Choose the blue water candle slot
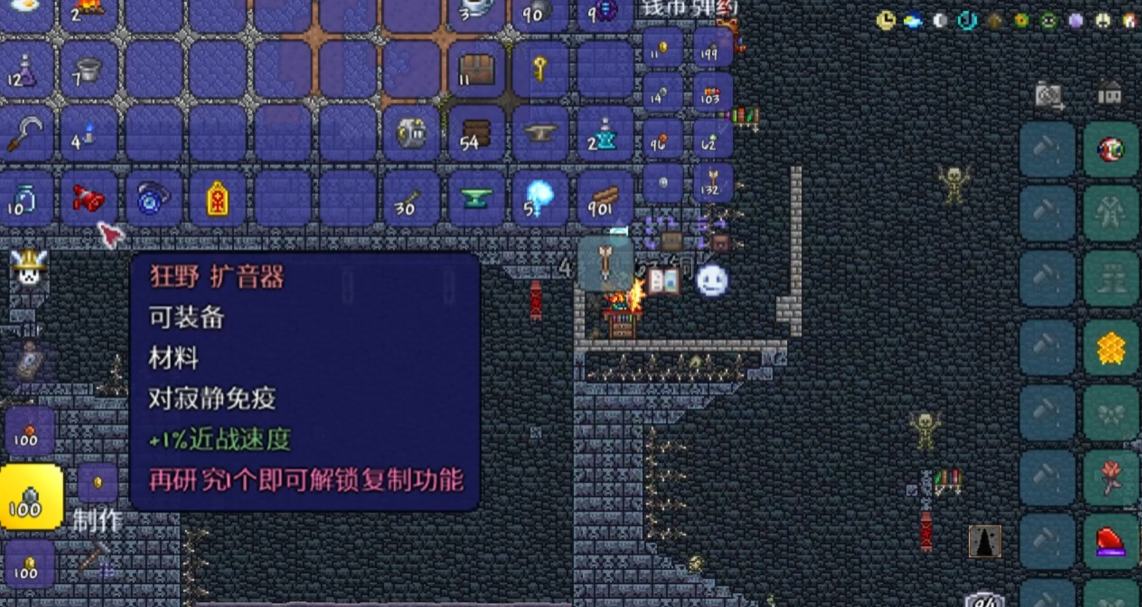Viewport: 1142px width, 607px height. (89, 133)
